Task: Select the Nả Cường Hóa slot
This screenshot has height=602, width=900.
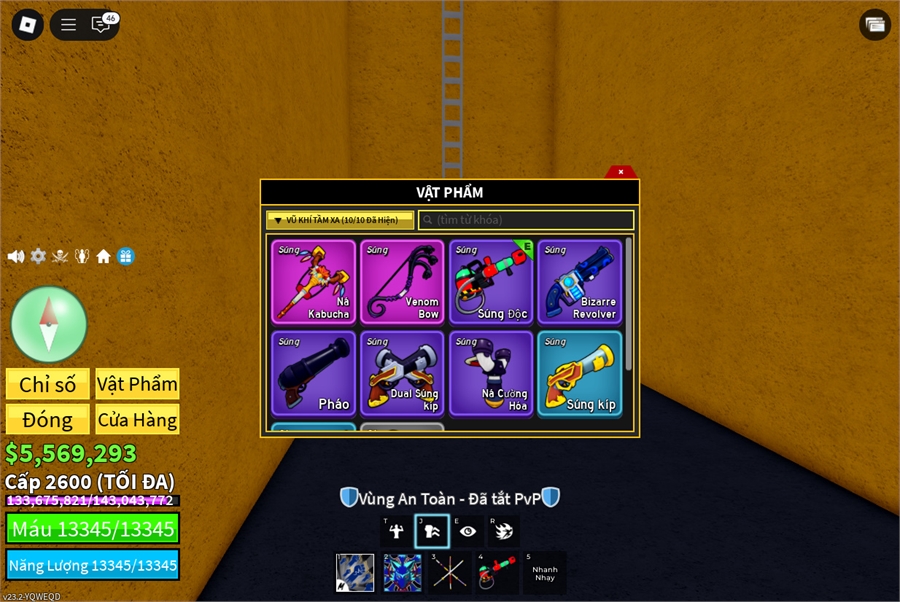Action: tap(491, 373)
